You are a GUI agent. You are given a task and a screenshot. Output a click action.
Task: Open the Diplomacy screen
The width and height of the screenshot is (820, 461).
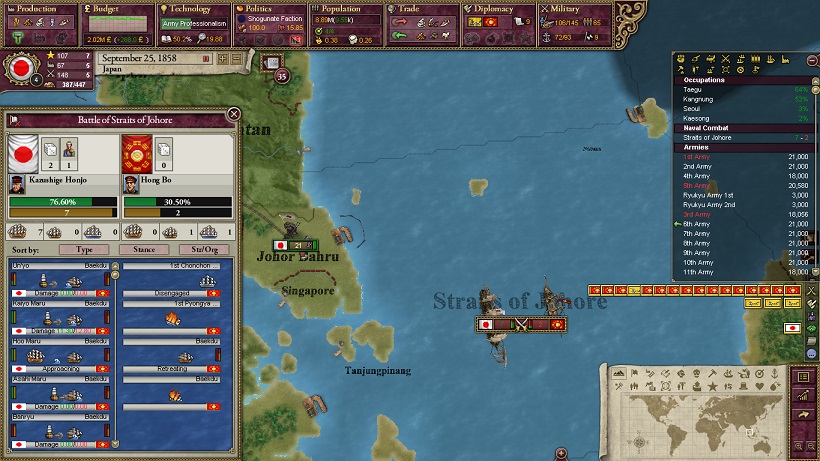tap(496, 9)
